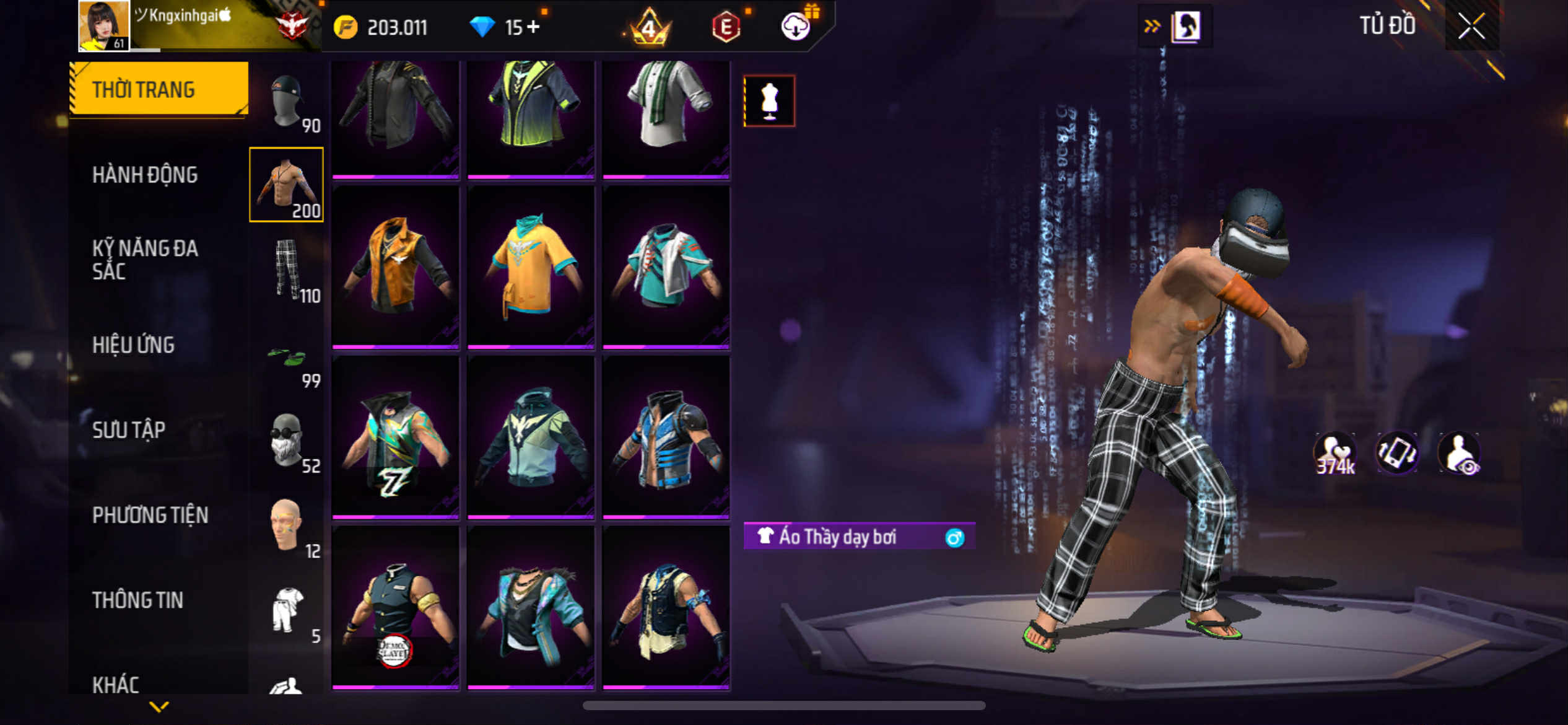The height and width of the screenshot is (725, 1568).
Task: Open the player profile avatar
Action: pyautogui.click(x=104, y=26)
